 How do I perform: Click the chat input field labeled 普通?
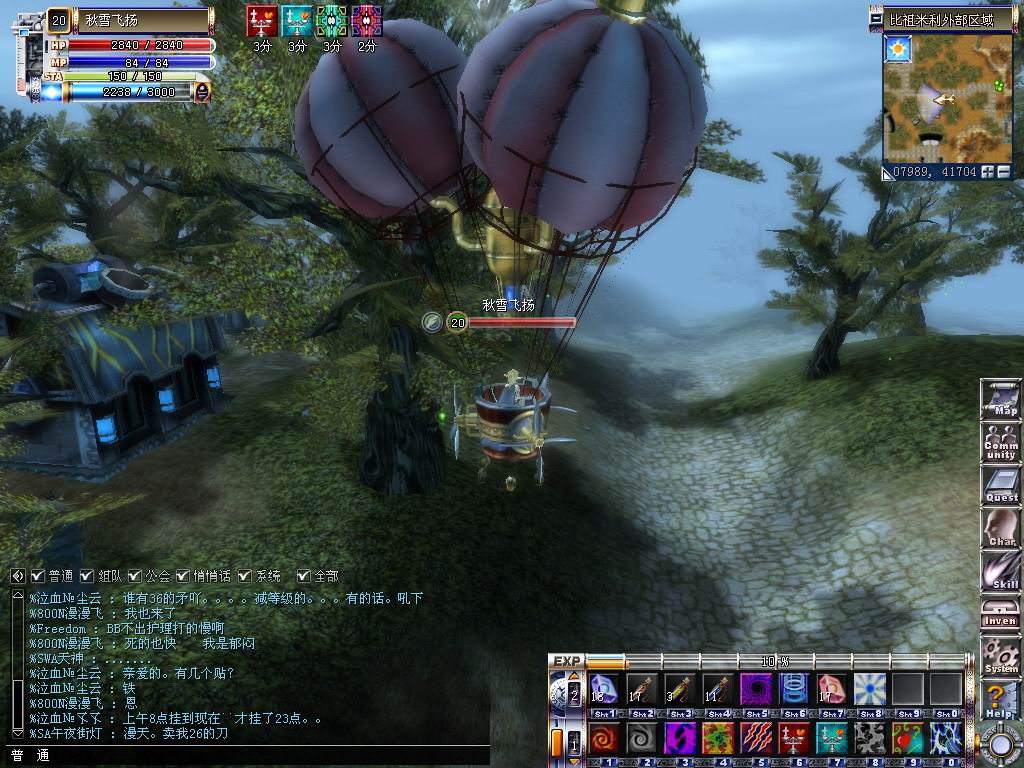coord(250,756)
